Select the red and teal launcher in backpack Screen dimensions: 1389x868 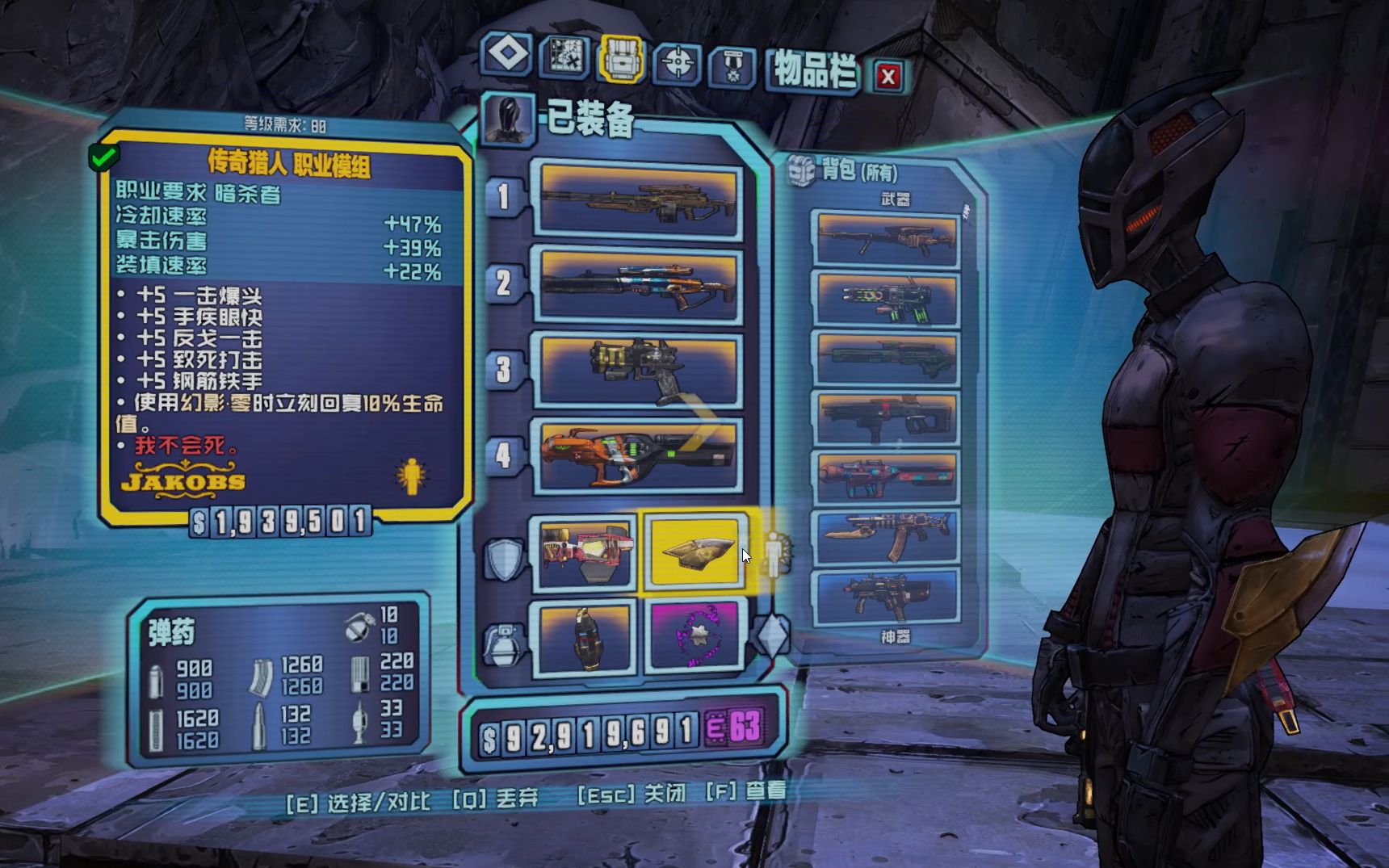pyautogui.click(x=887, y=477)
